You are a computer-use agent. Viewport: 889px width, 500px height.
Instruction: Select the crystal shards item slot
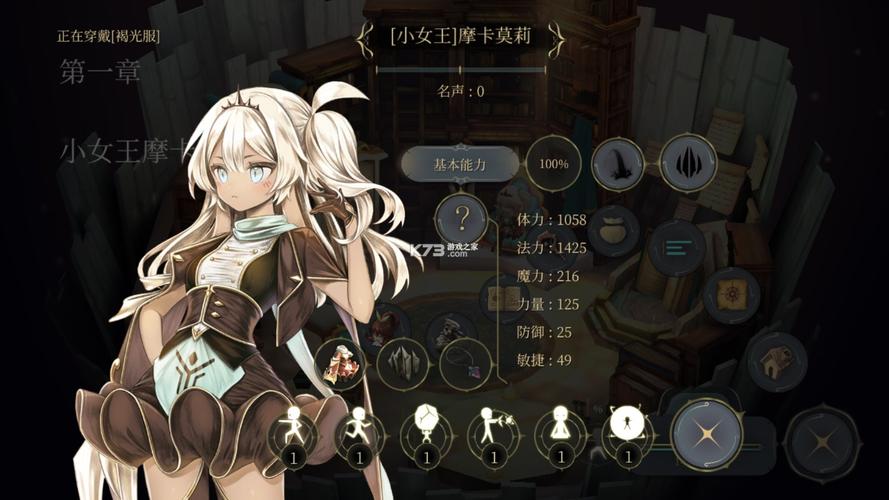click(404, 362)
